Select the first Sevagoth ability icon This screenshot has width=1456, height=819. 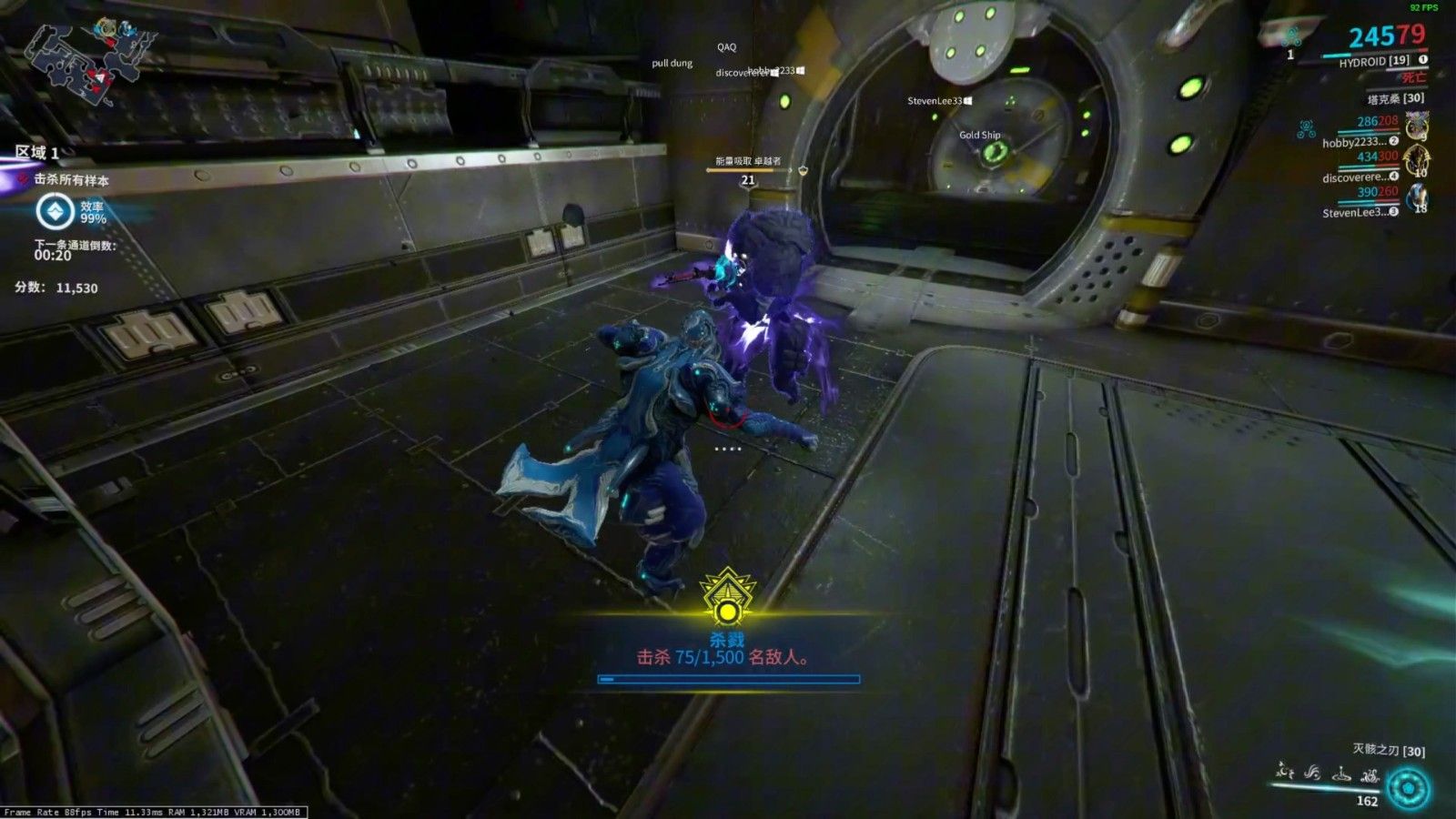tap(1283, 773)
